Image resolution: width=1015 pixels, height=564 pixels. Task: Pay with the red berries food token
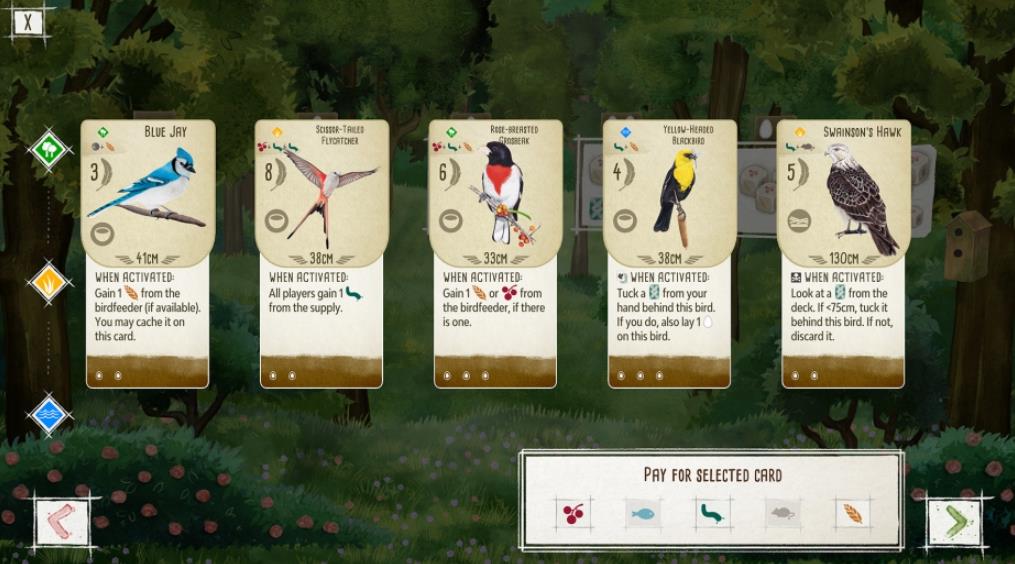click(x=573, y=513)
